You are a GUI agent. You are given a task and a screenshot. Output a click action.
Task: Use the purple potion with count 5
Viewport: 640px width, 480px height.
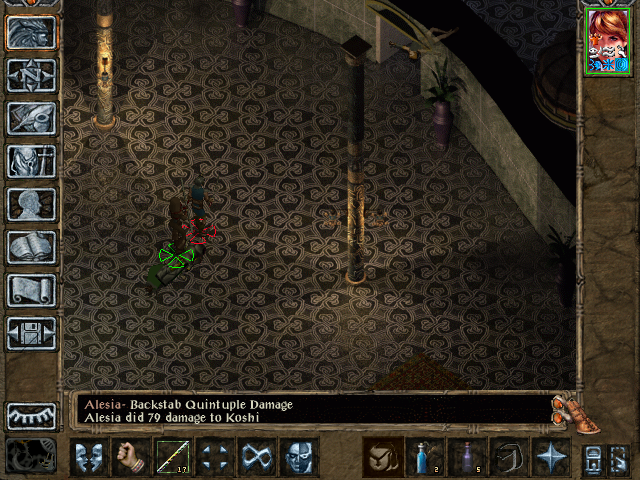click(467, 457)
